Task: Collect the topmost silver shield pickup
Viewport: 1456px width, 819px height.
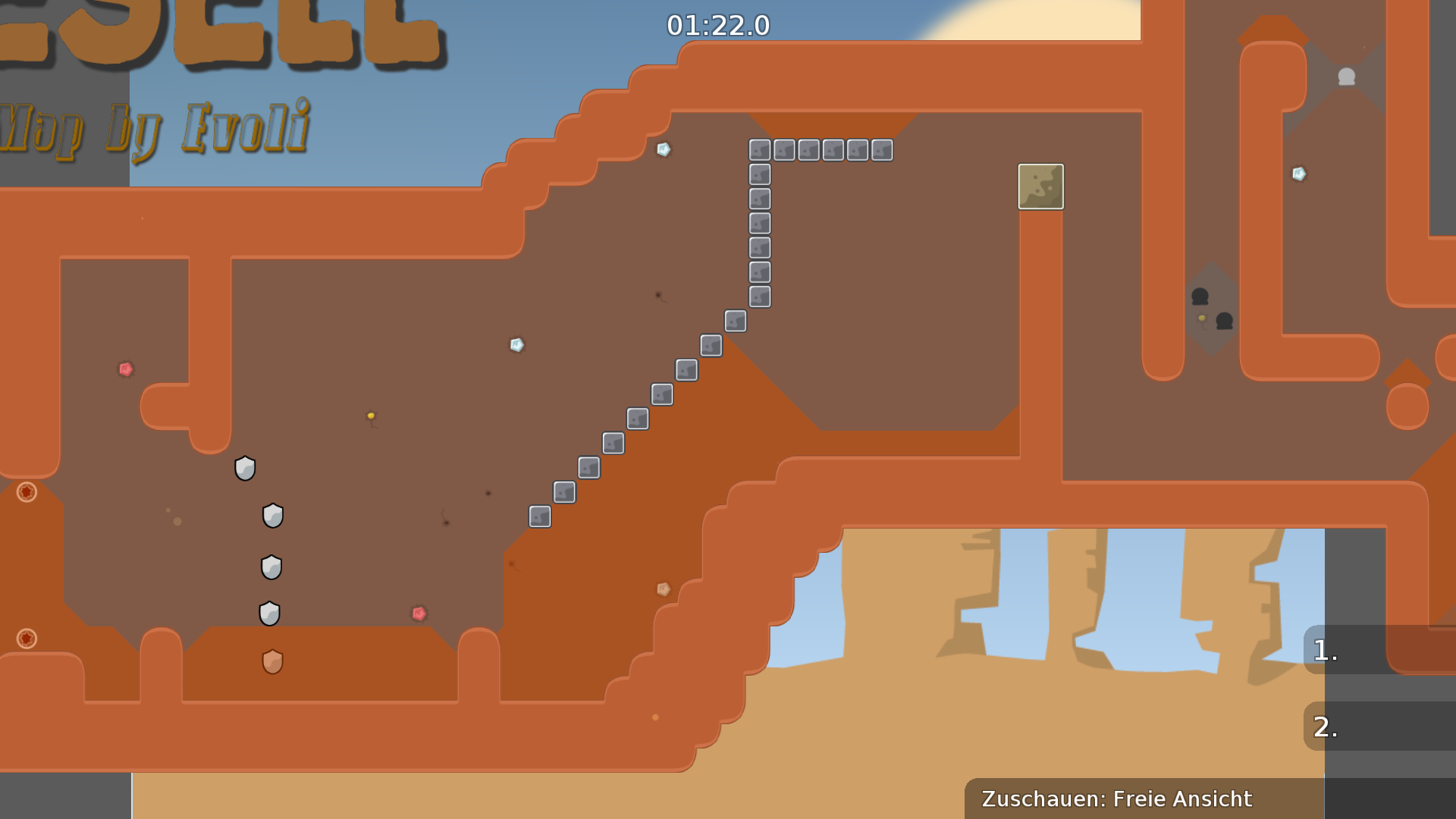Action: [x=245, y=468]
